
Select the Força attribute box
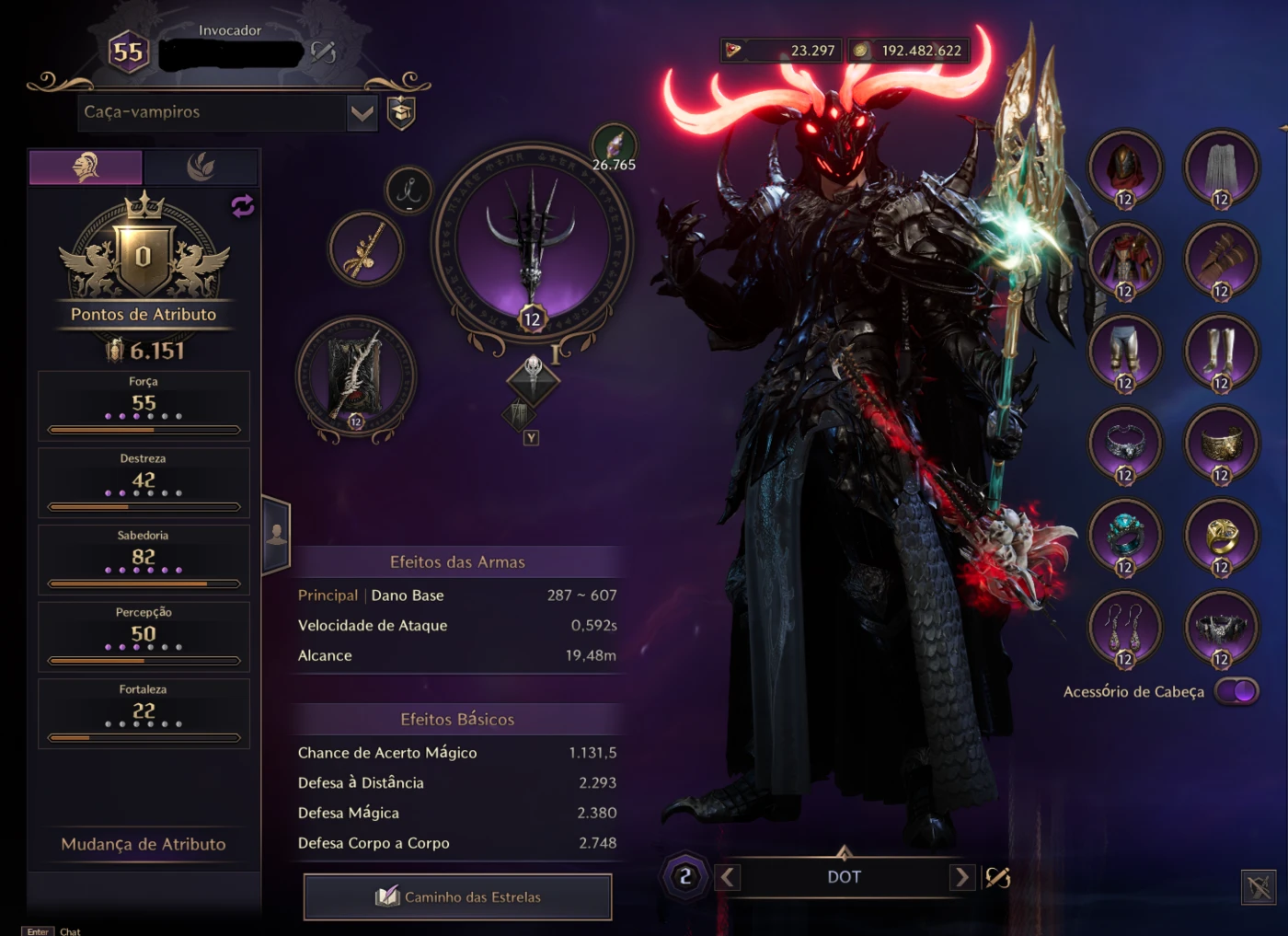[x=144, y=405]
